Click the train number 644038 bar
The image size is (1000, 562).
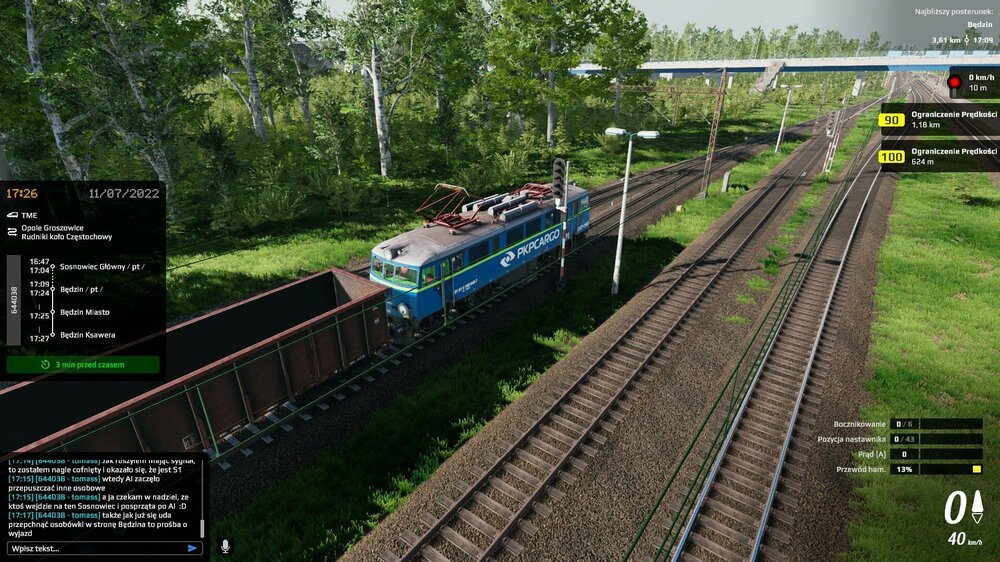coord(14,300)
